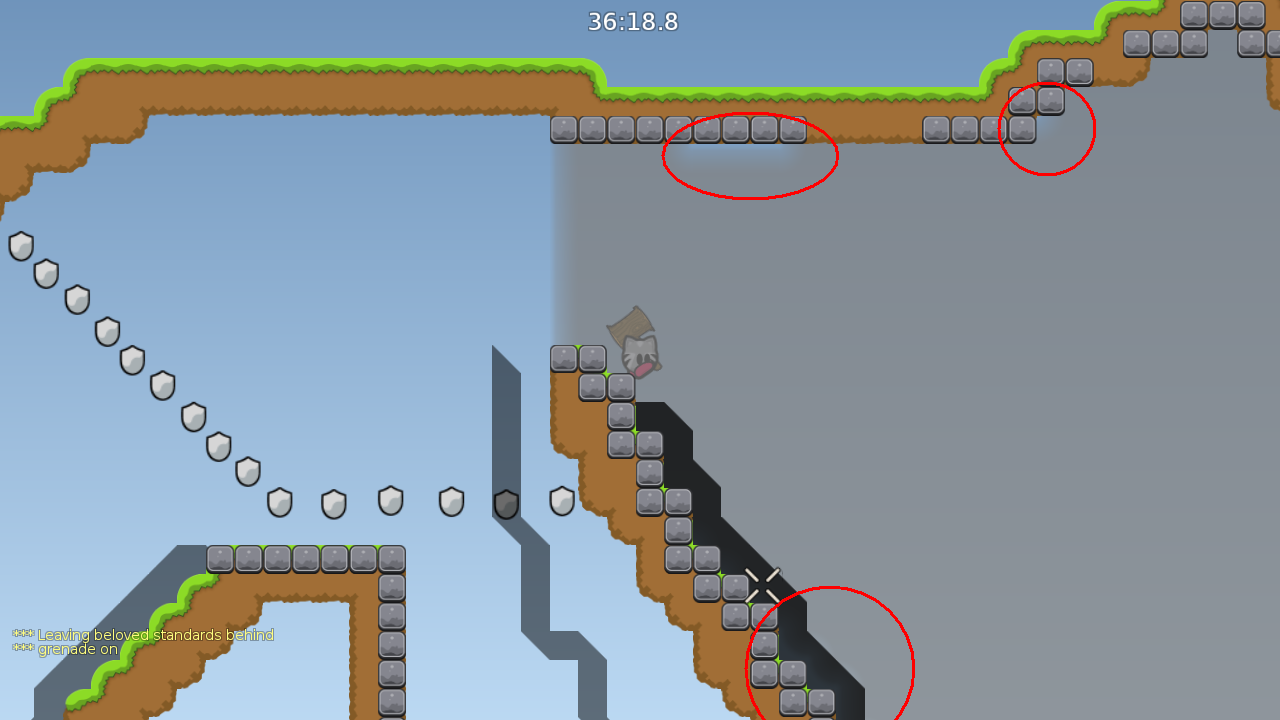
Task: Click the rightmost shield near the brown ledge
Action: (x=562, y=502)
